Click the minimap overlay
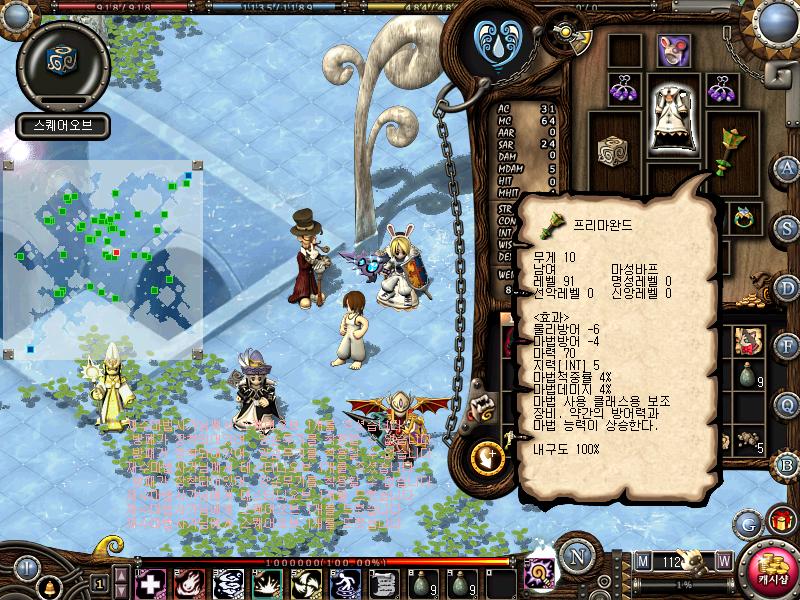Screen dimensions: 800x600 tap(103, 260)
